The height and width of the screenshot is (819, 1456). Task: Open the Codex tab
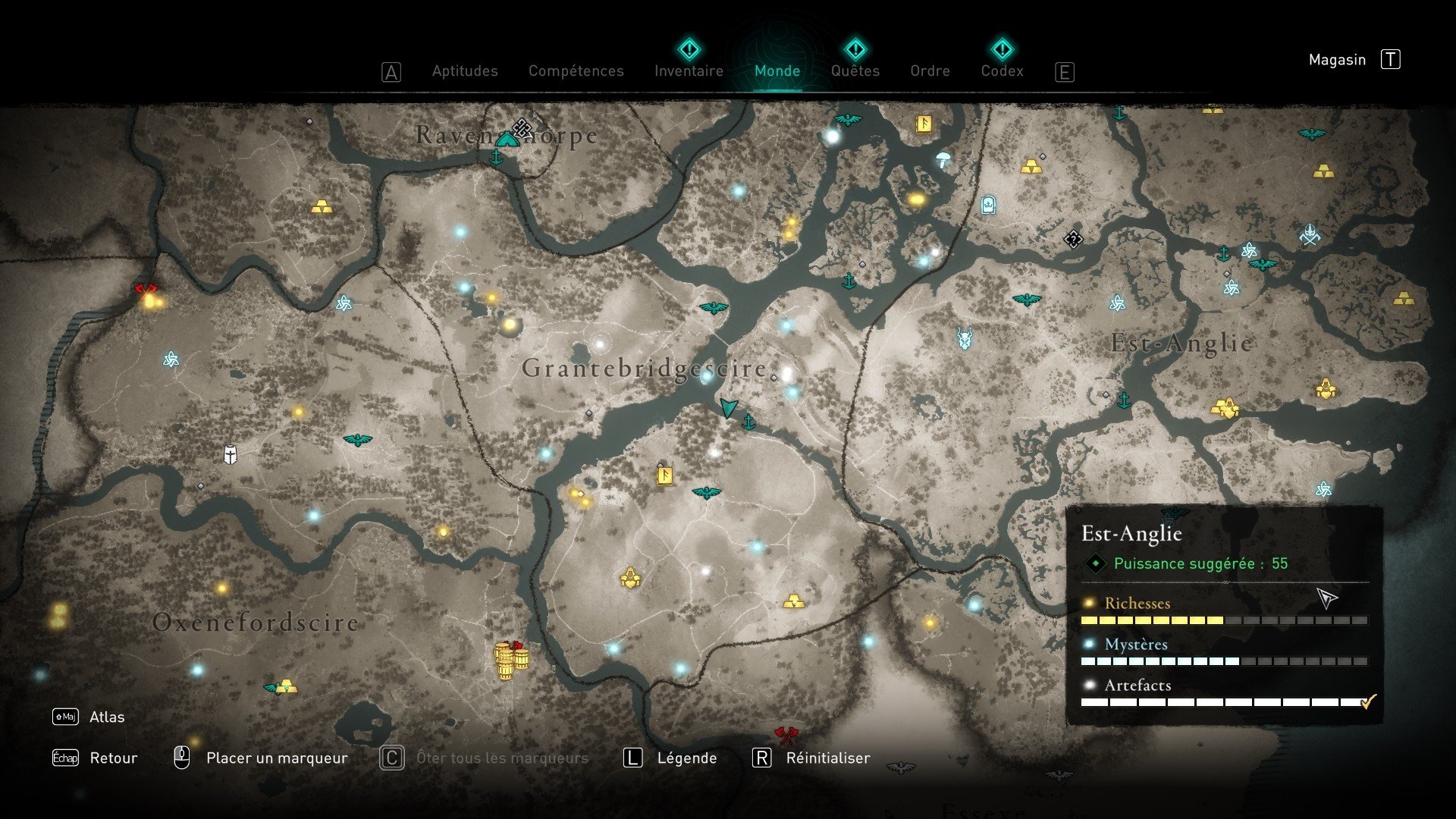pyautogui.click(x=1002, y=71)
